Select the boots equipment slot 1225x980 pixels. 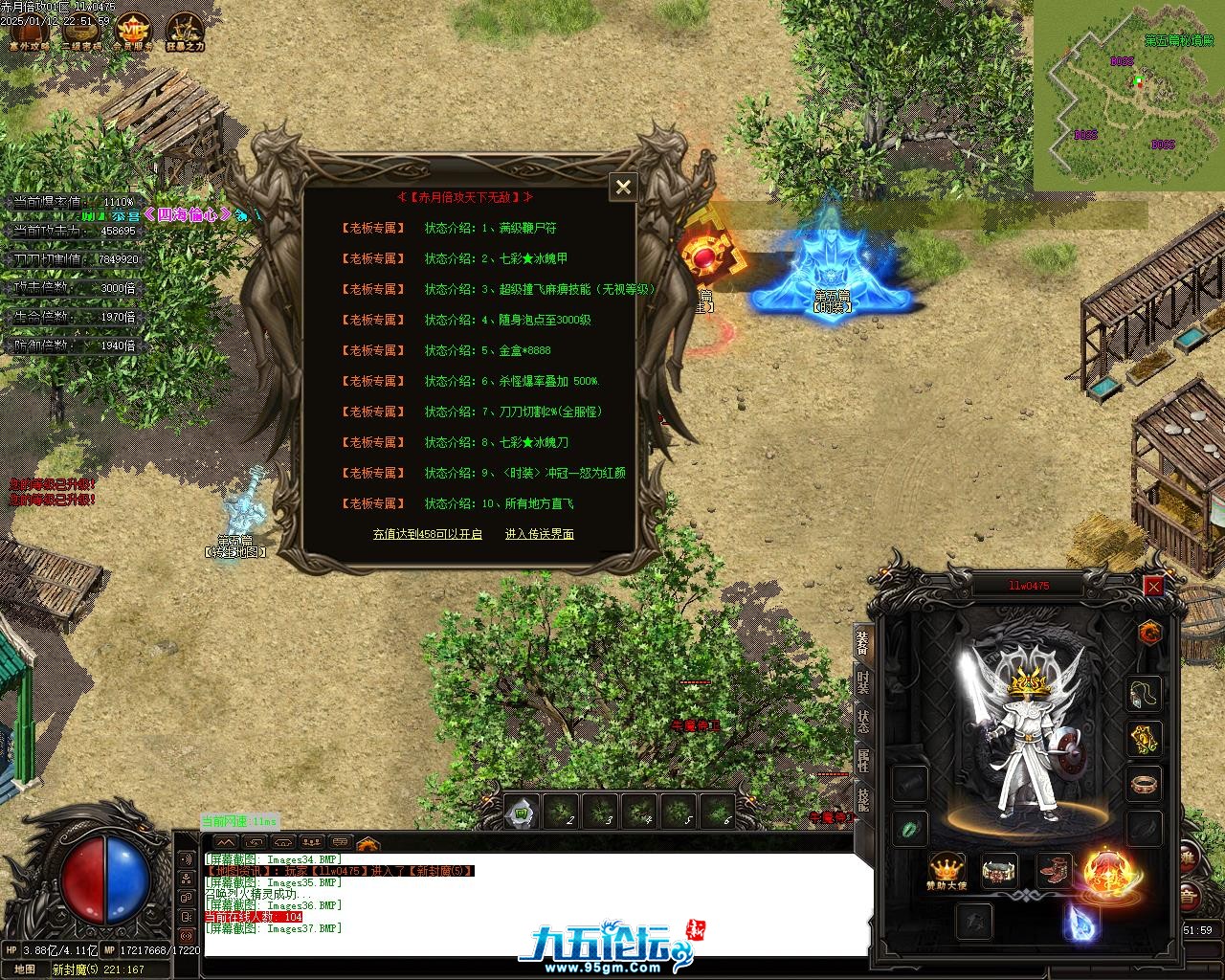(1056, 870)
